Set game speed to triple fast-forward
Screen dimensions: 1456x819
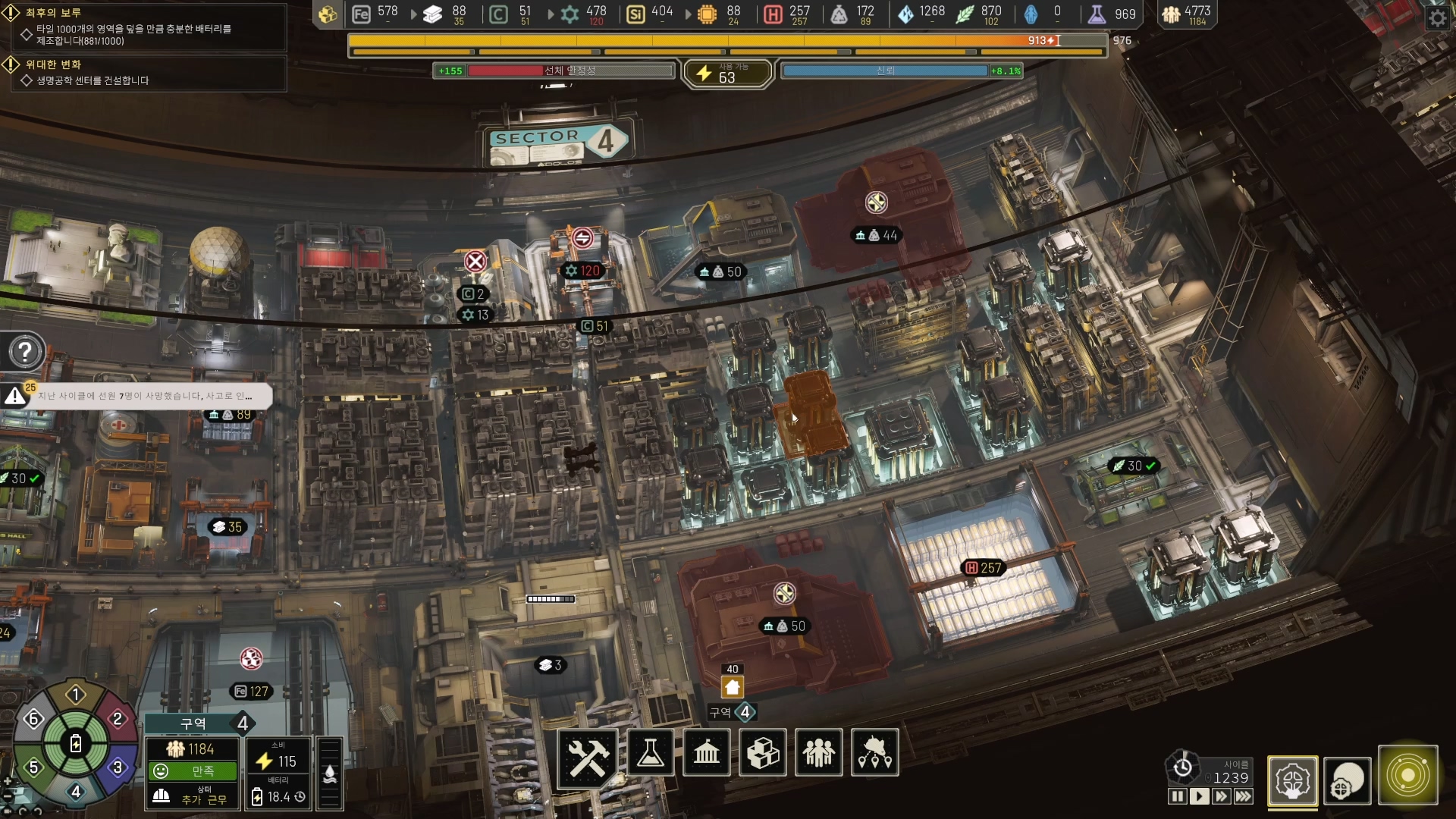[x=1244, y=796]
